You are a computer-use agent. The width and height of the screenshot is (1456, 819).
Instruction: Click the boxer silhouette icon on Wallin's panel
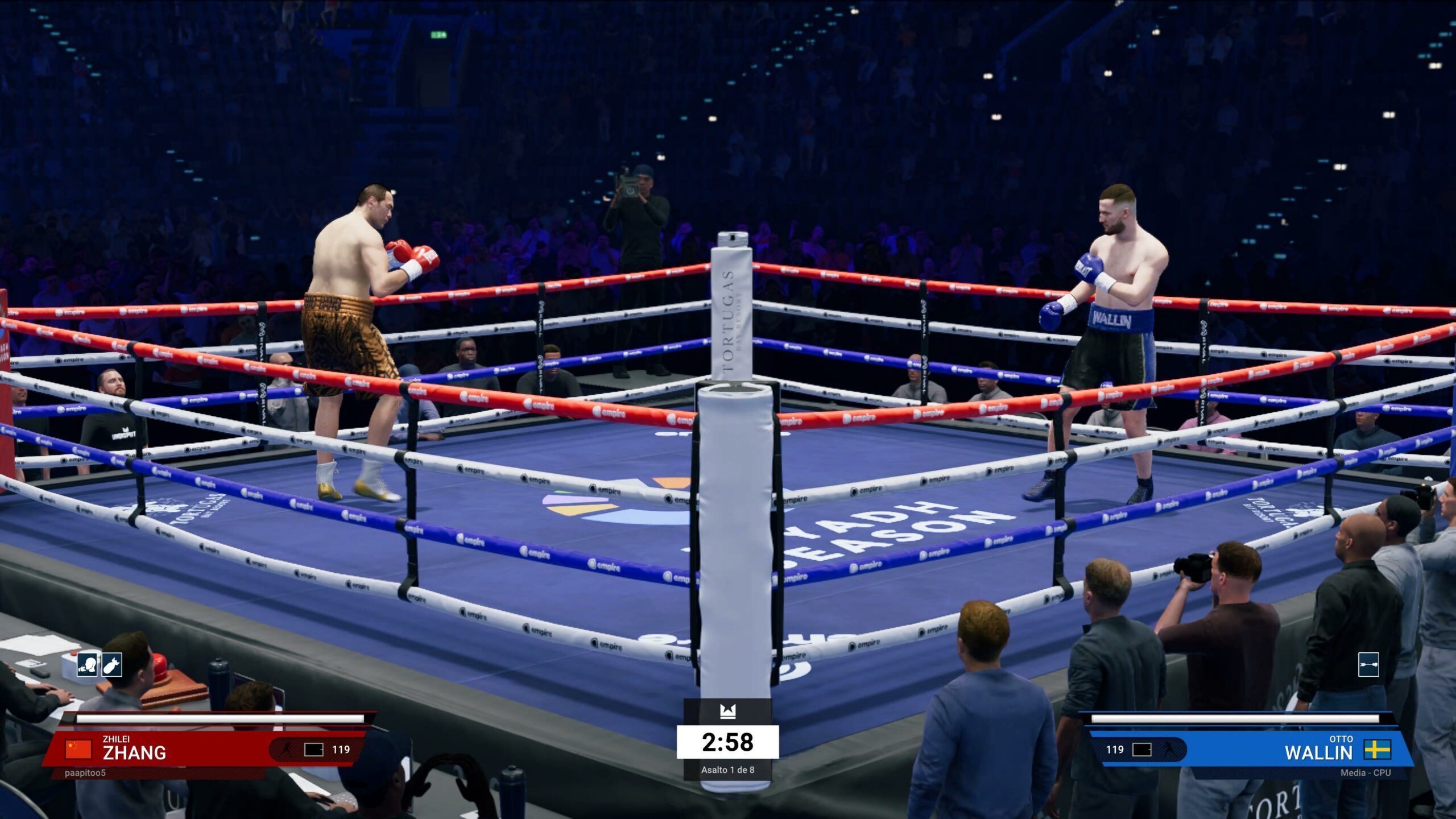click(x=1169, y=750)
